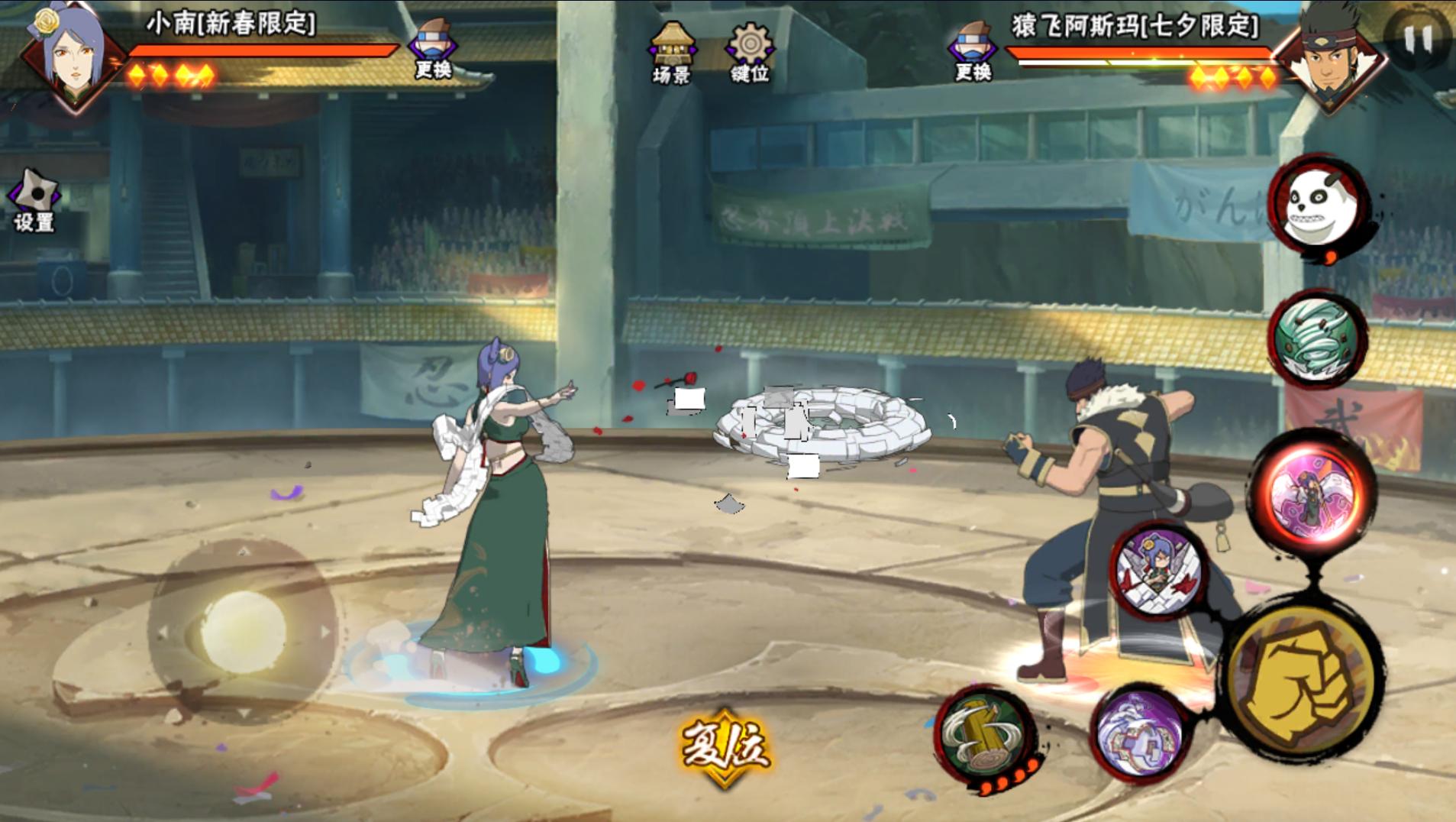Open the 键位 key layout settings

pyautogui.click(x=749, y=52)
